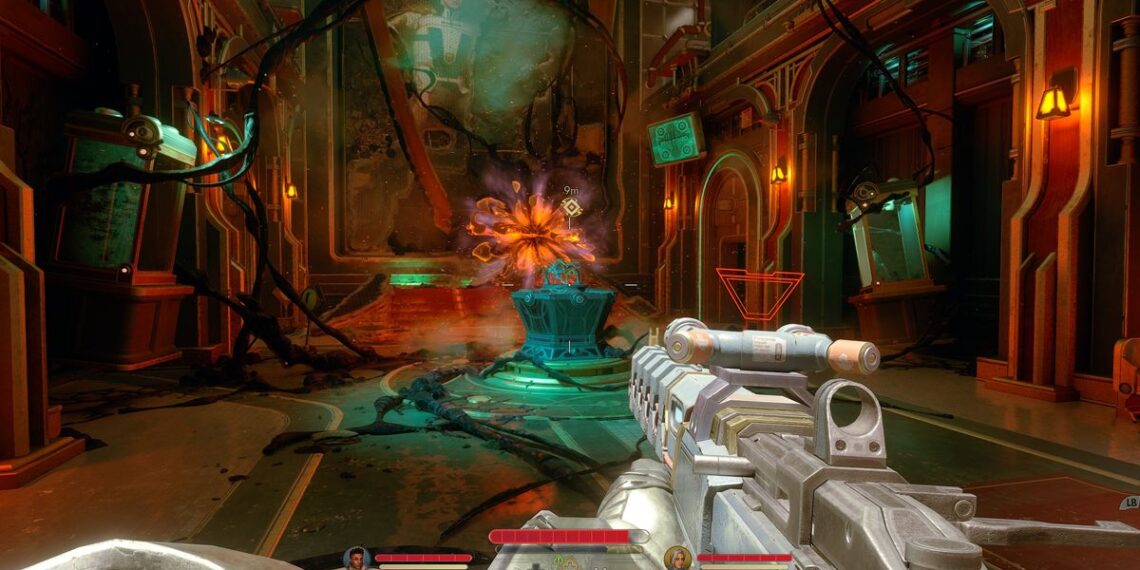Image resolution: width=1140 pixels, height=570 pixels.
Task: Select the blonde female companion portrait
Action: [677, 558]
